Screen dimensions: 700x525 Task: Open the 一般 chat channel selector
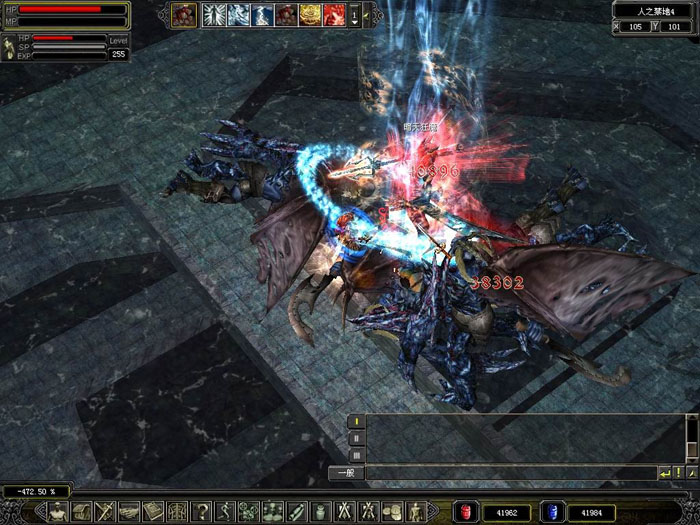pos(346,472)
